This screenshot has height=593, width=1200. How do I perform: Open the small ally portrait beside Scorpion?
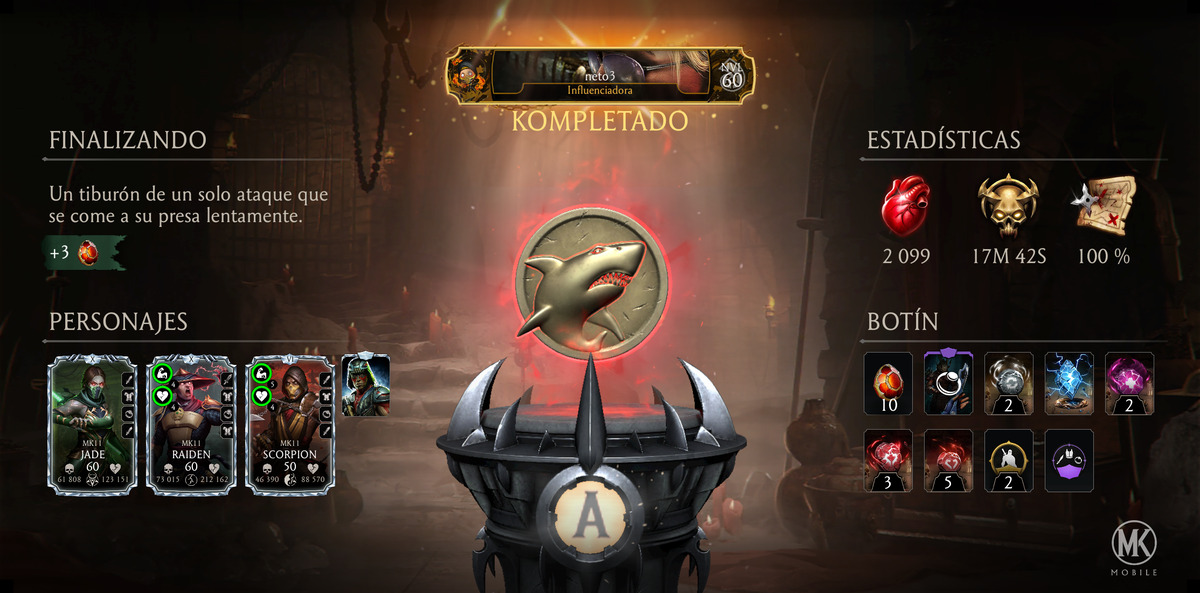click(365, 385)
